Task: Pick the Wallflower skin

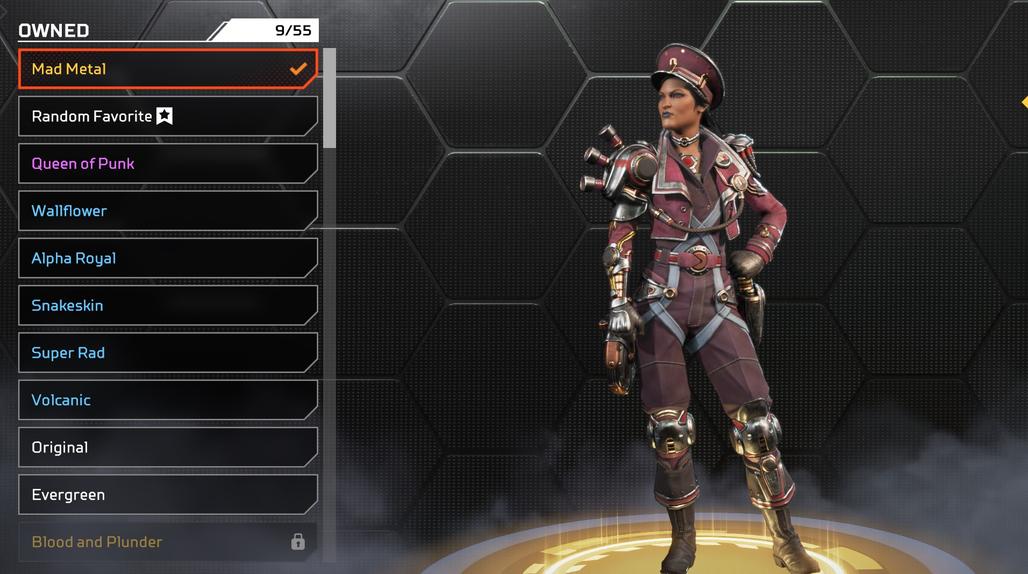Action: coord(167,211)
